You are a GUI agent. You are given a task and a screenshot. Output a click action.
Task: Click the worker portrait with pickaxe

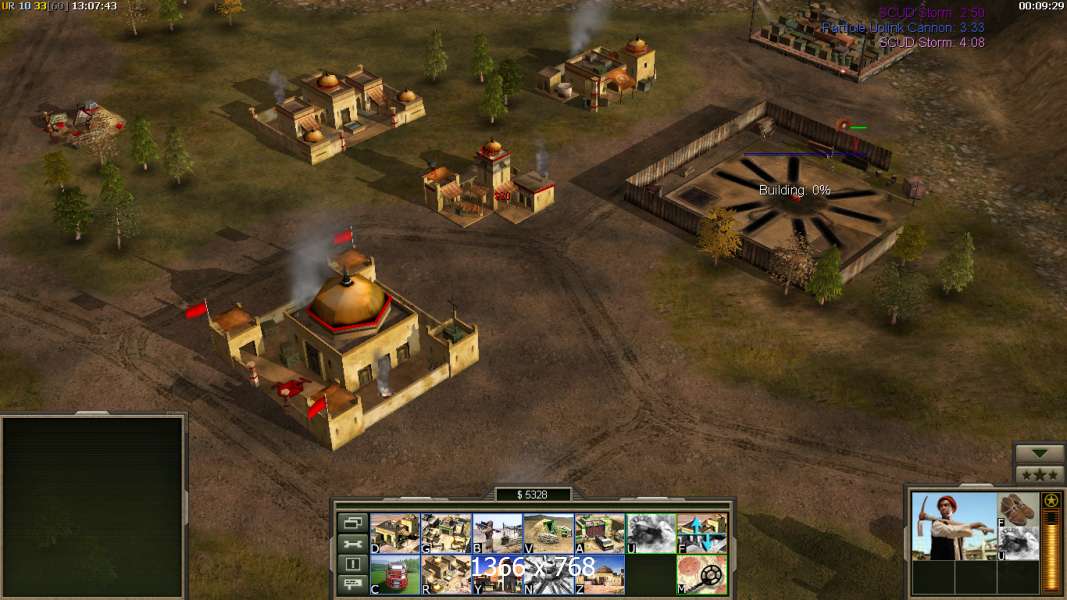point(954,526)
